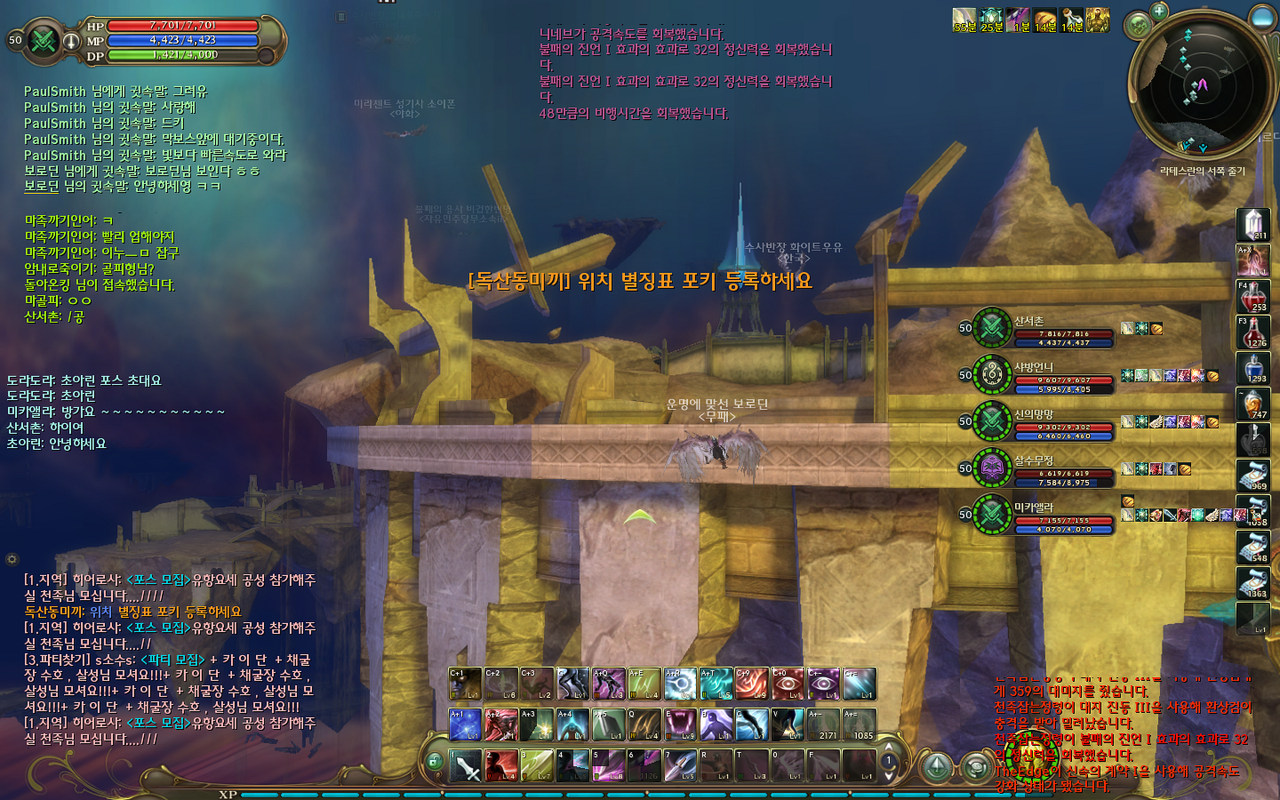
Task: Activate the sword attack skill in slot 1
Action: pos(466,766)
